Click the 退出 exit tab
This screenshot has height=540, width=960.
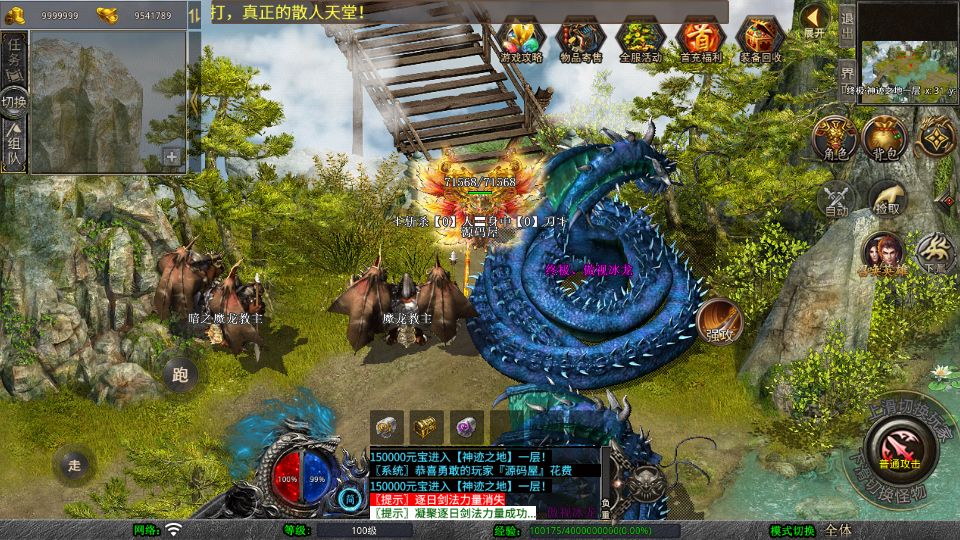click(846, 22)
